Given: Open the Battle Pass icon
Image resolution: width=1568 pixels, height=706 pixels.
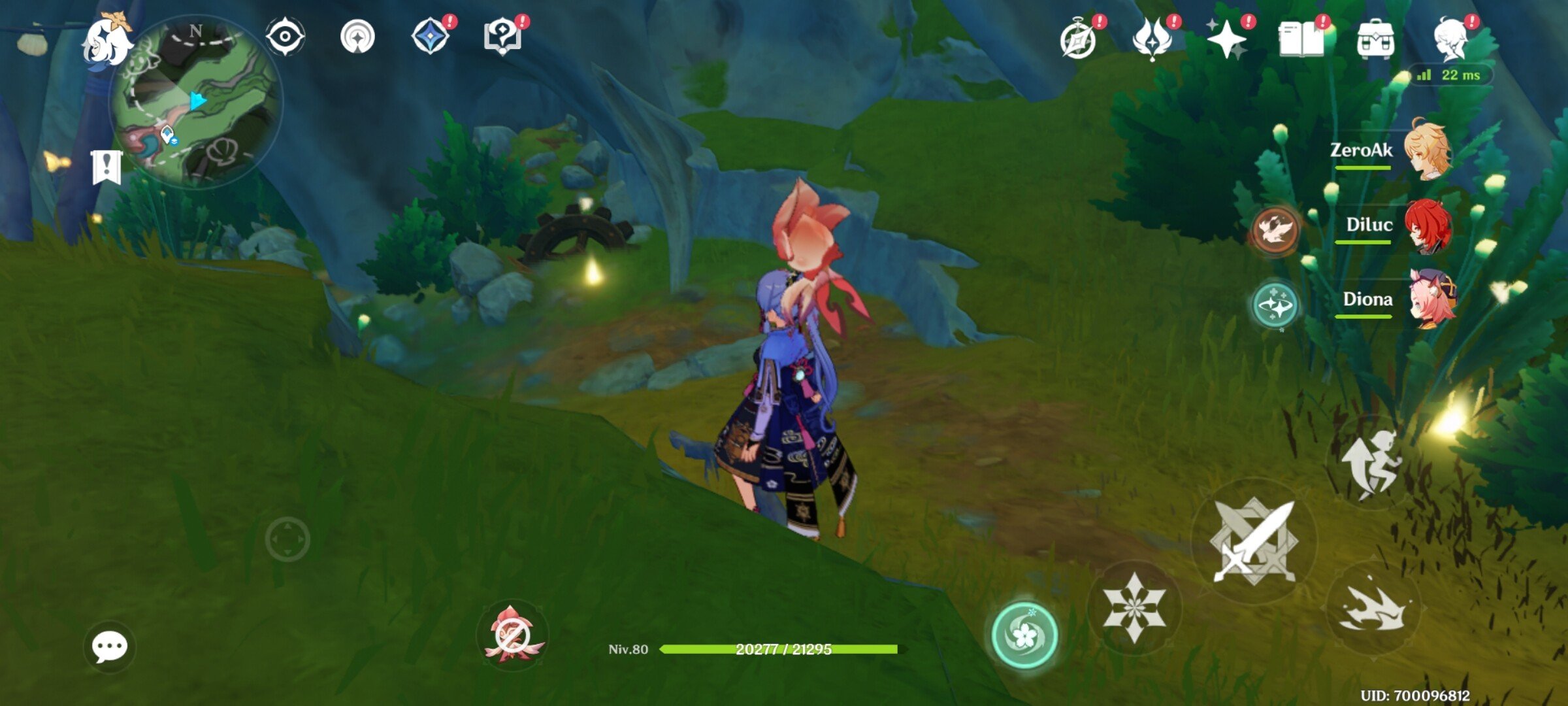Looking at the screenshot, I should [x=1152, y=39].
